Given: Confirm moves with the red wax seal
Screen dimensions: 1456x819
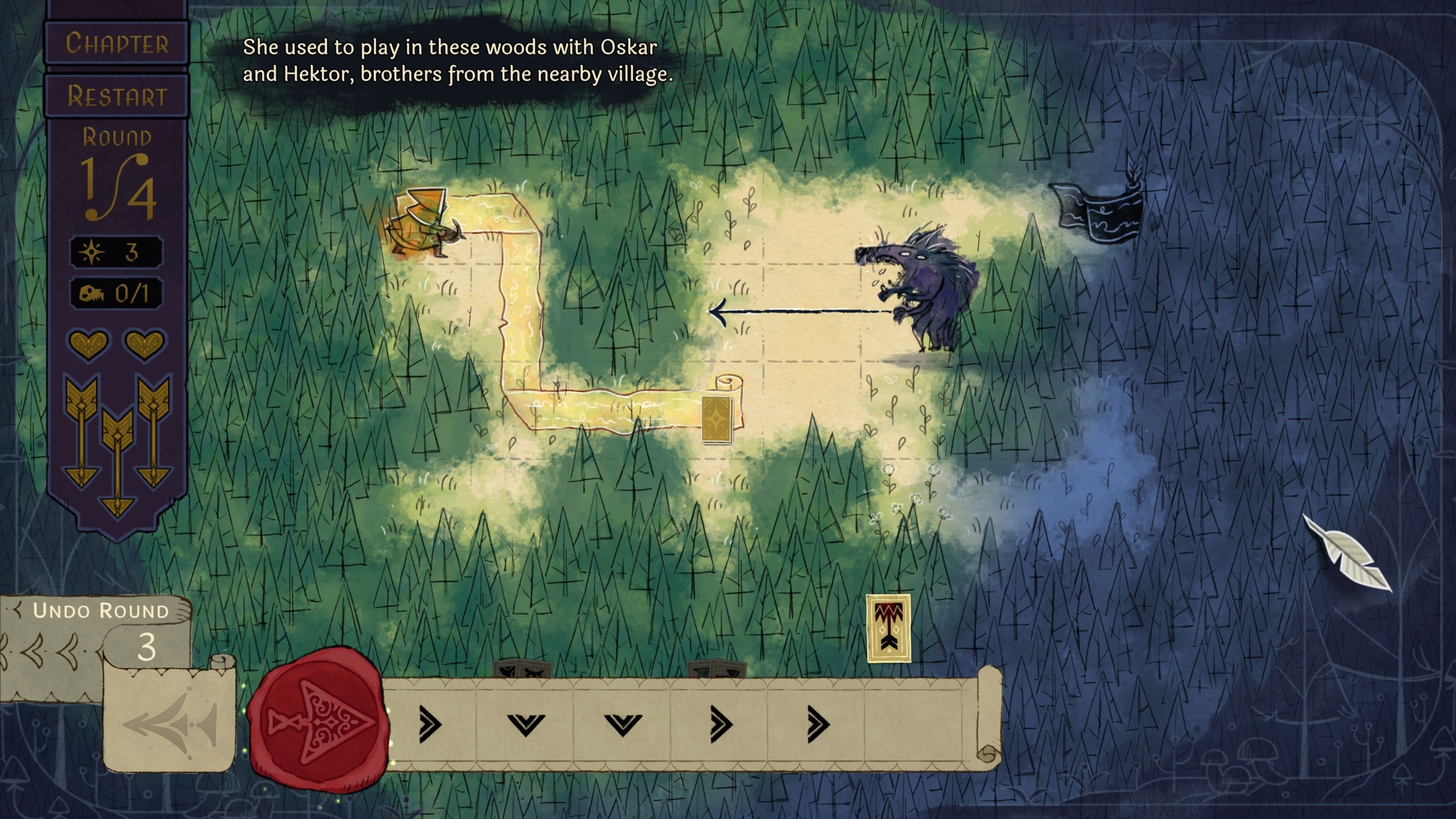Looking at the screenshot, I should pos(319,721).
